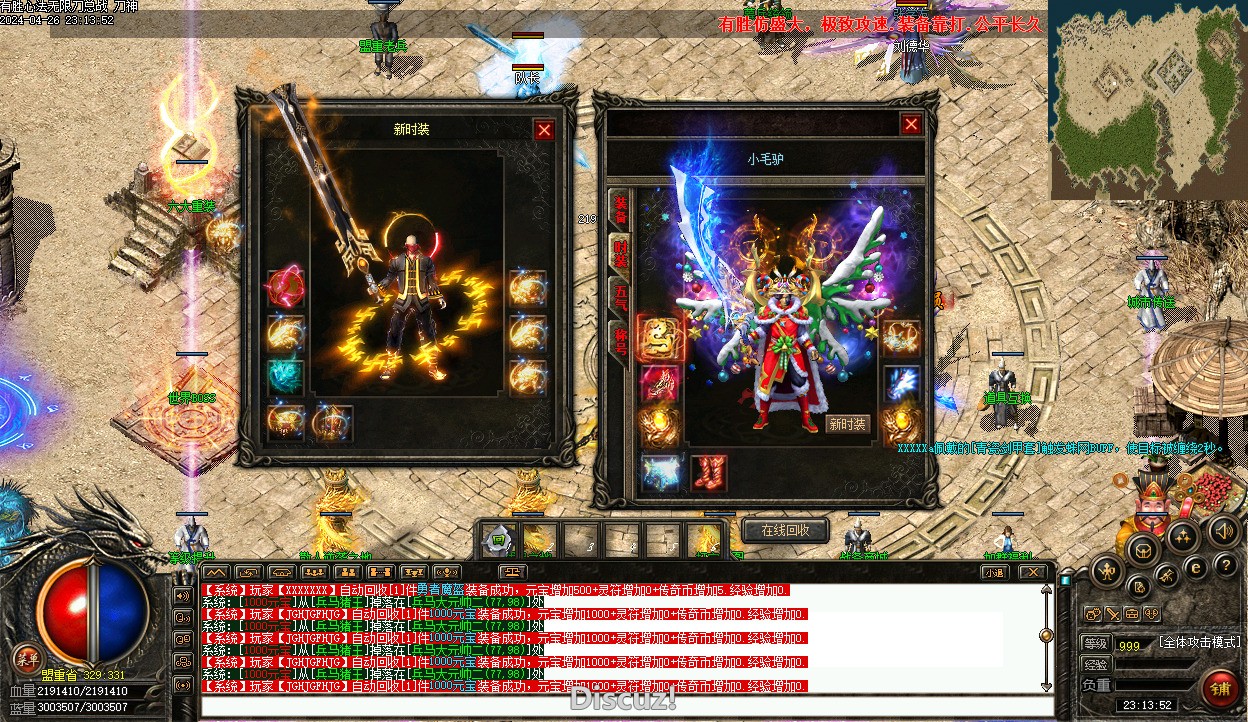Close the 小毛驴 character panel
The width and height of the screenshot is (1248, 722).
pos(911,124)
